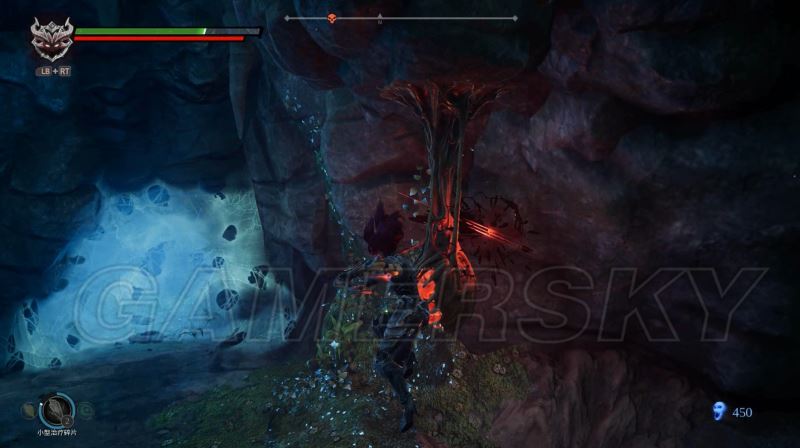The width and height of the screenshot is (800, 448).
Task: Select the dim item slot left of shard
Action: click(x=27, y=410)
